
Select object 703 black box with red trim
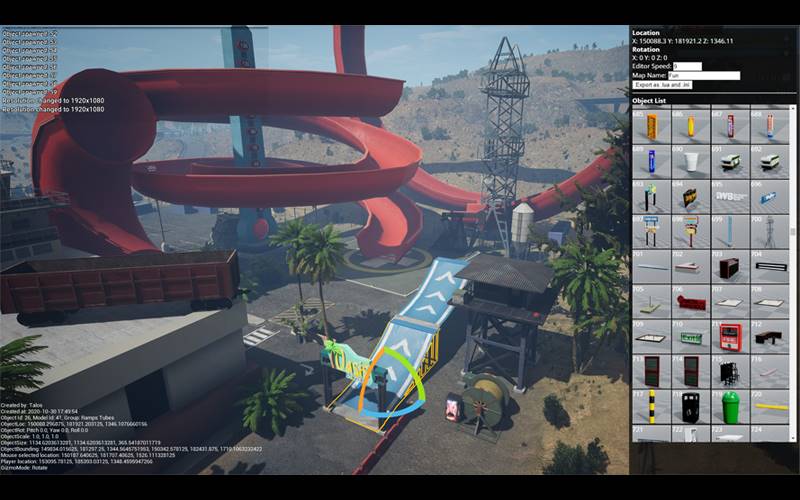[729, 267]
